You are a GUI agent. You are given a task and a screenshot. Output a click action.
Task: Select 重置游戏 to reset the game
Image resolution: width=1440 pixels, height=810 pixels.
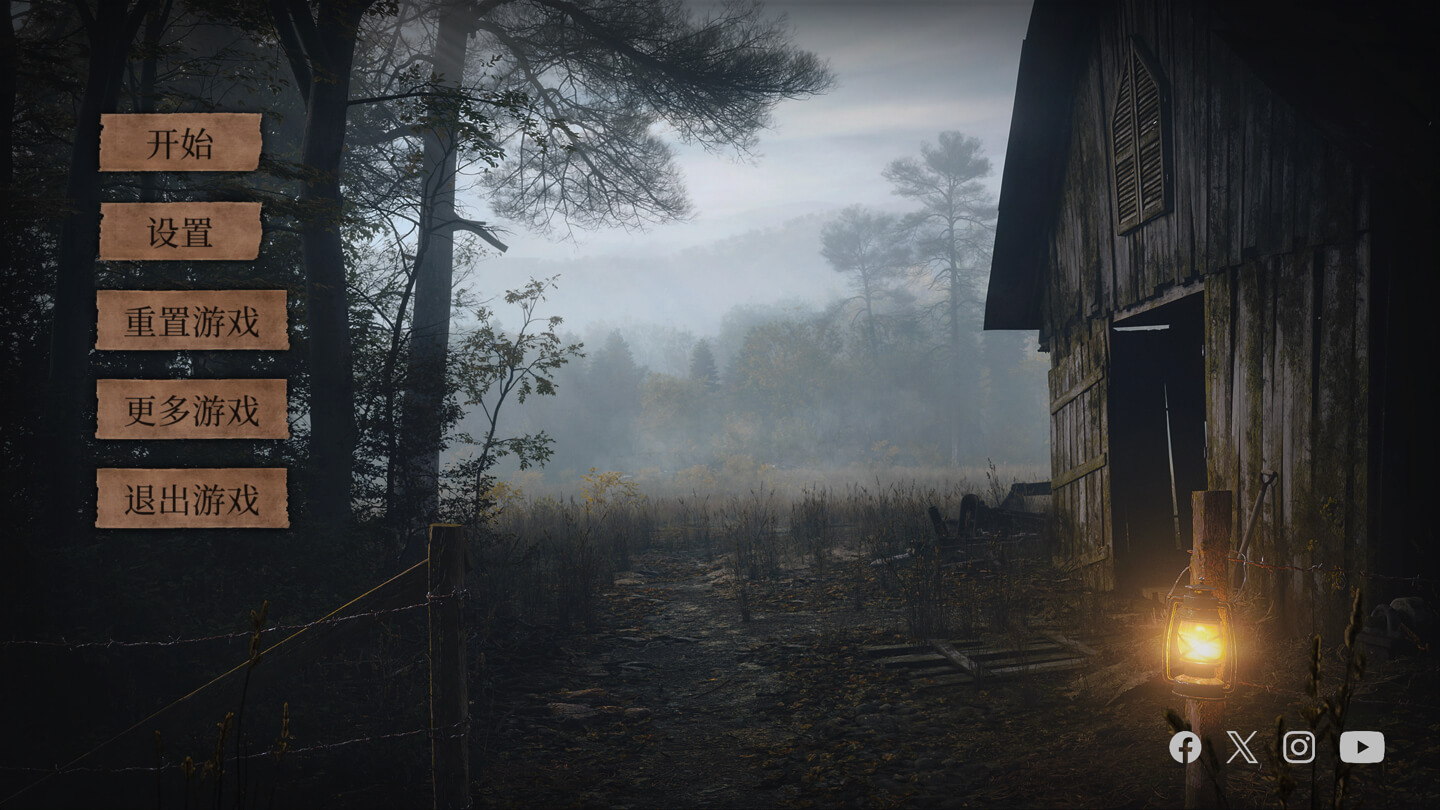[192, 321]
